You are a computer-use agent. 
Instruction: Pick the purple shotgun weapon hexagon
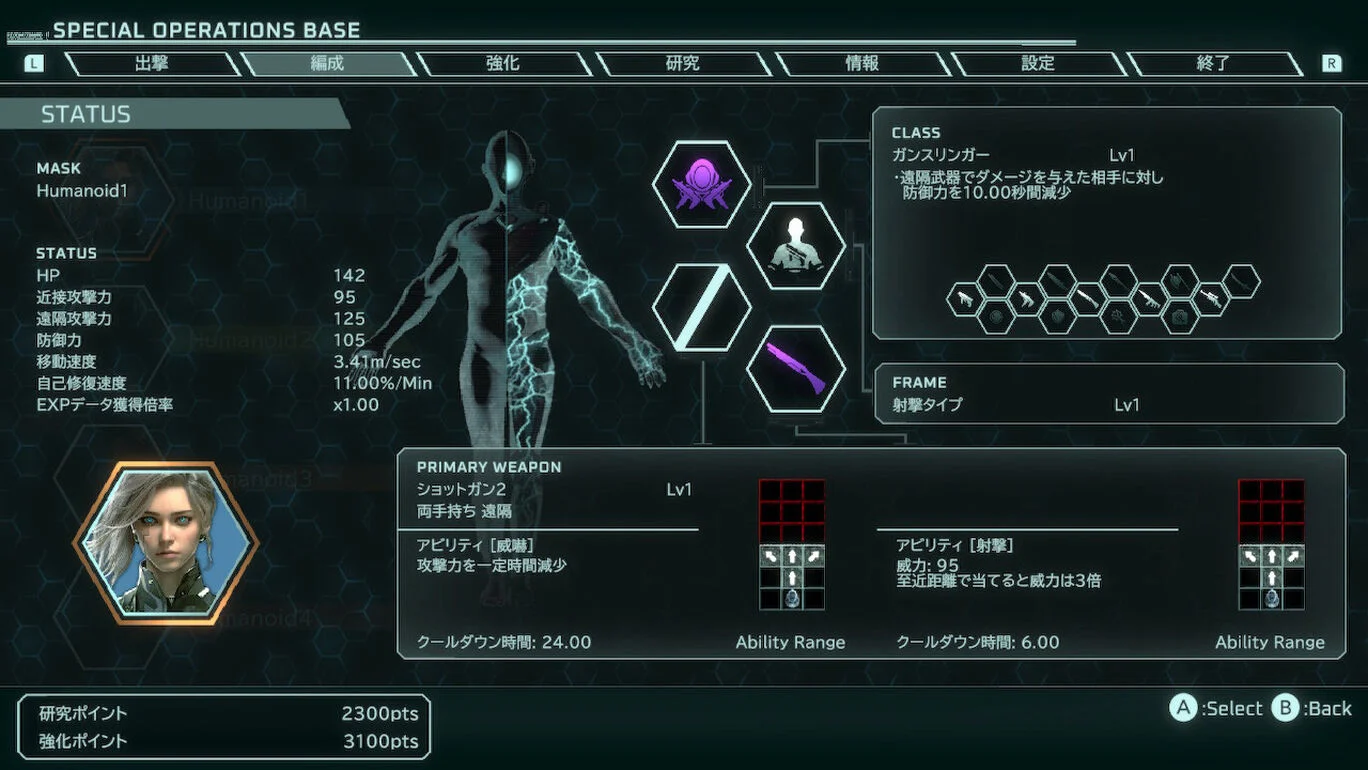(x=796, y=368)
